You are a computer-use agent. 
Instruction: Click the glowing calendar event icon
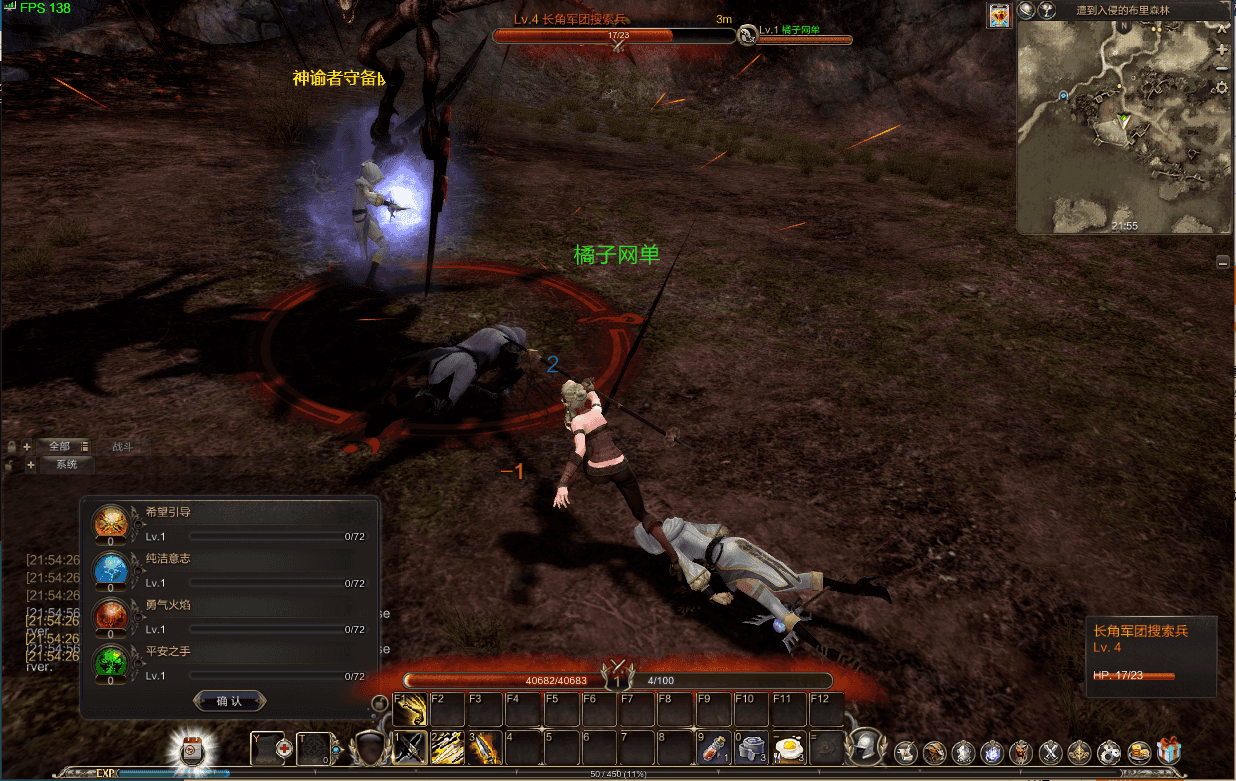(x=190, y=750)
